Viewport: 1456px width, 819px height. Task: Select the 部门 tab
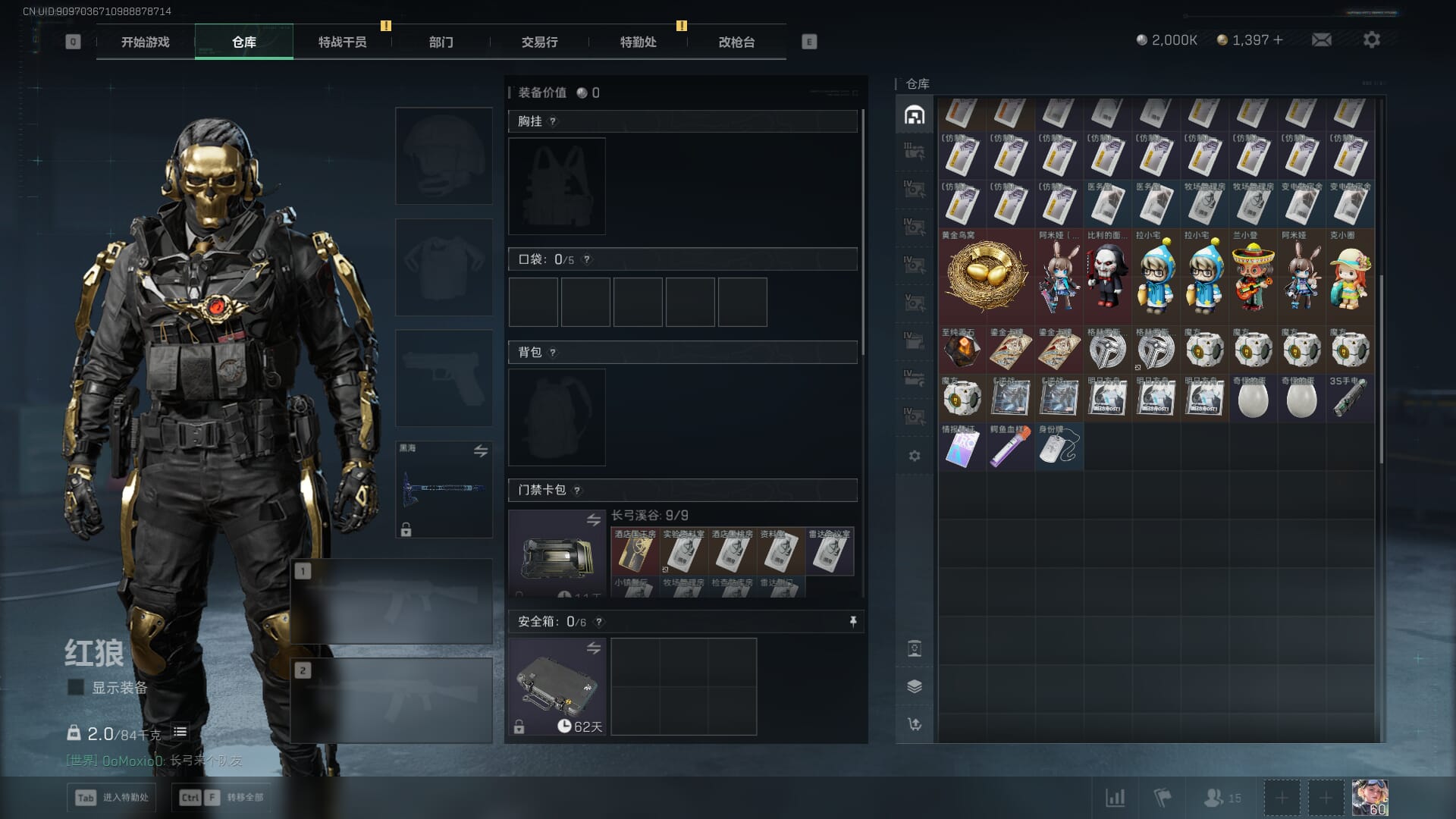tap(441, 42)
